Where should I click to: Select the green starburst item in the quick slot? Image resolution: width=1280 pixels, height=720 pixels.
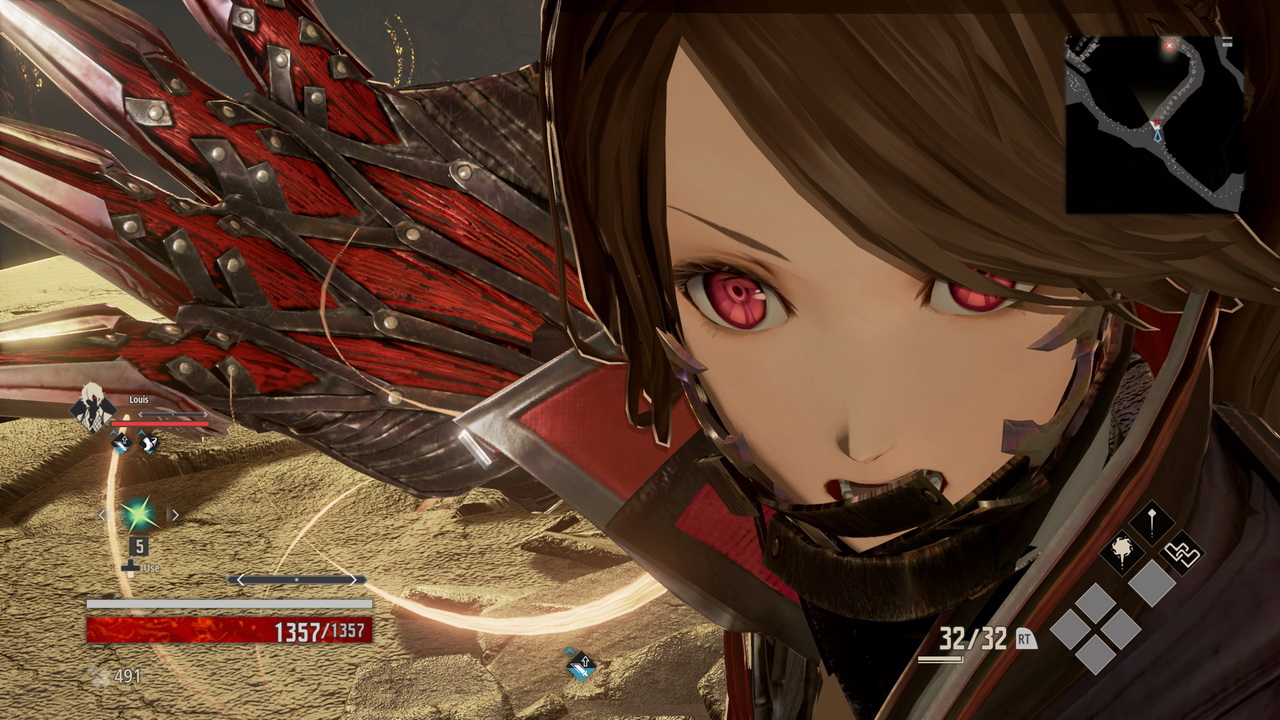pos(139,515)
